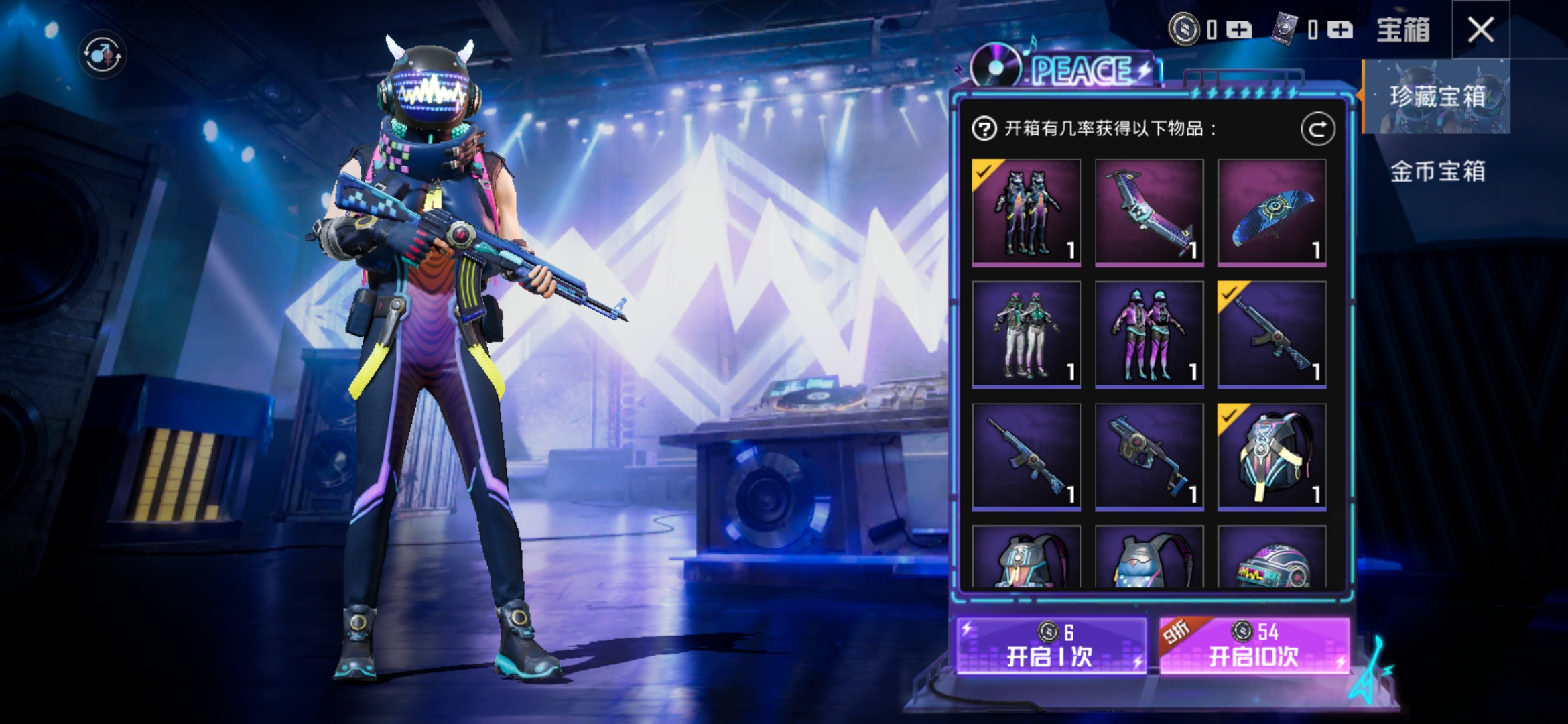Add more silver coin currency
Viewport: 1568px width, 724px height.
tap(1238, 29)
